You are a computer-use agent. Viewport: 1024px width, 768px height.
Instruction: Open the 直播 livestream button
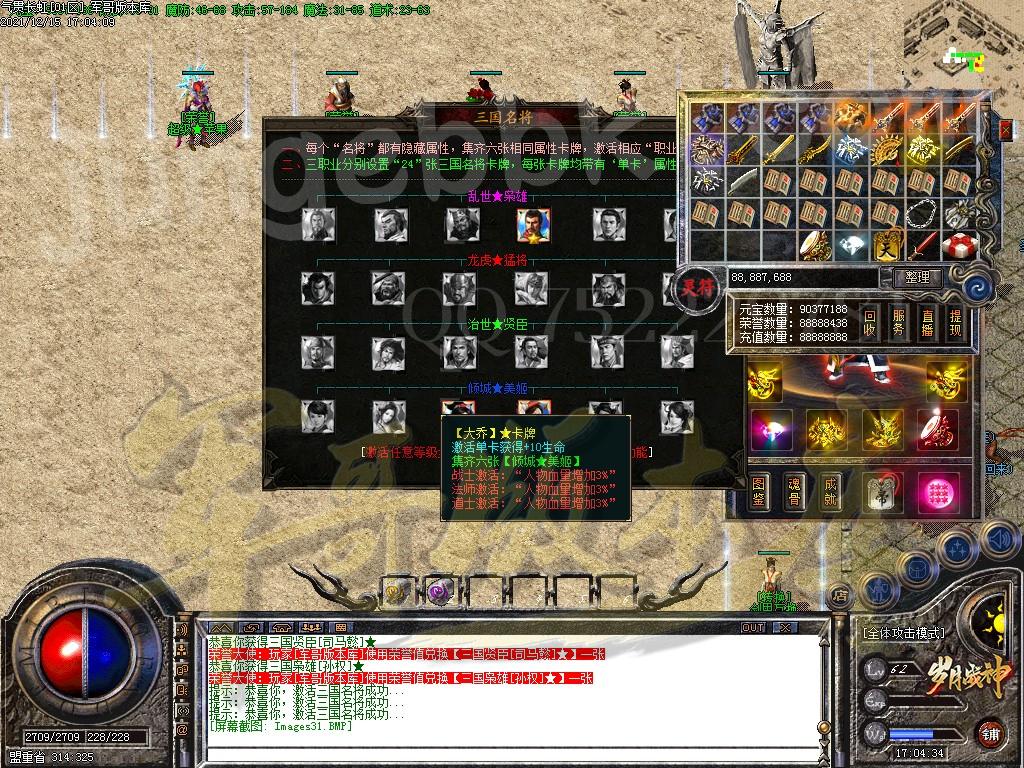tap(927, 322)
